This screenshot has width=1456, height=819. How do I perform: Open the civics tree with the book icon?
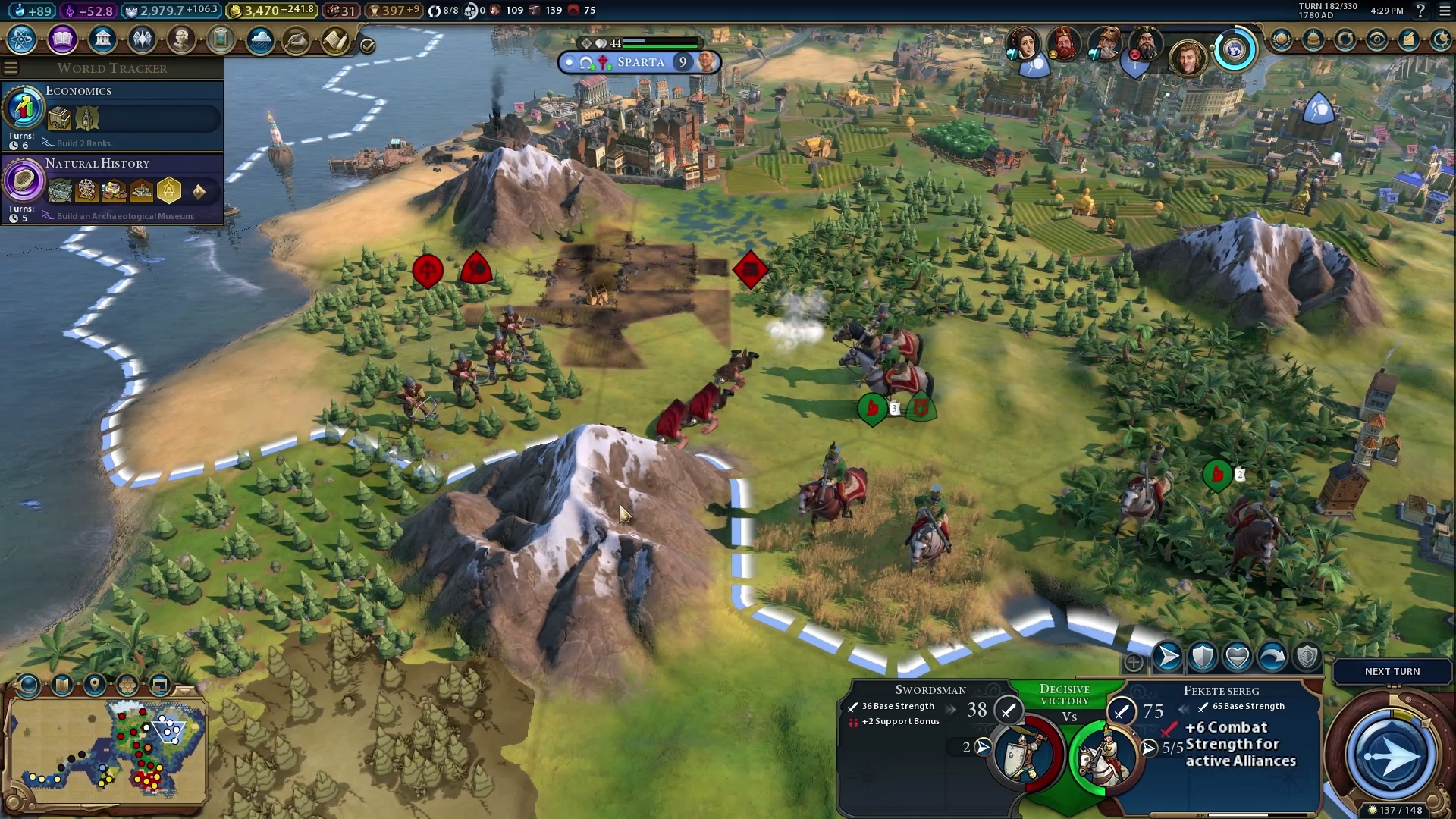[62, 39]
